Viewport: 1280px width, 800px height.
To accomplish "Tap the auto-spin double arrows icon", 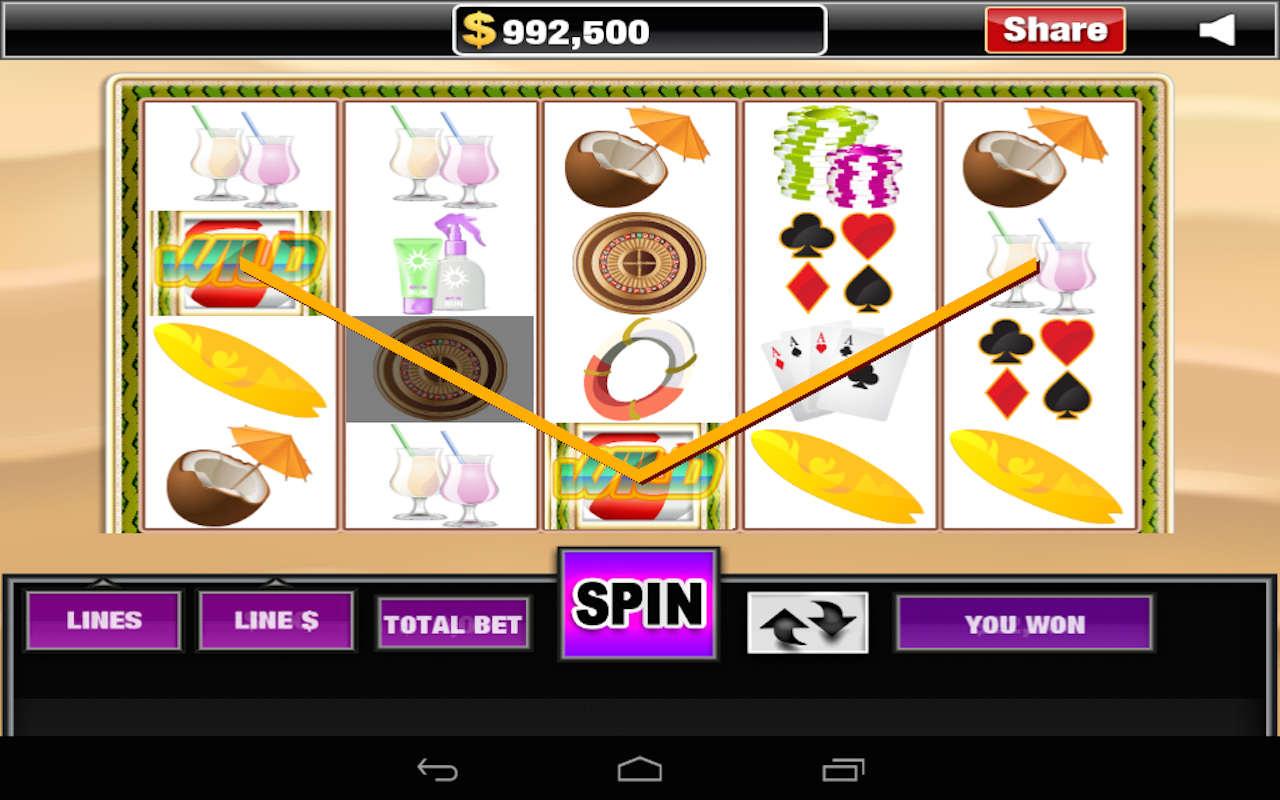I will (x=807, y=620).
